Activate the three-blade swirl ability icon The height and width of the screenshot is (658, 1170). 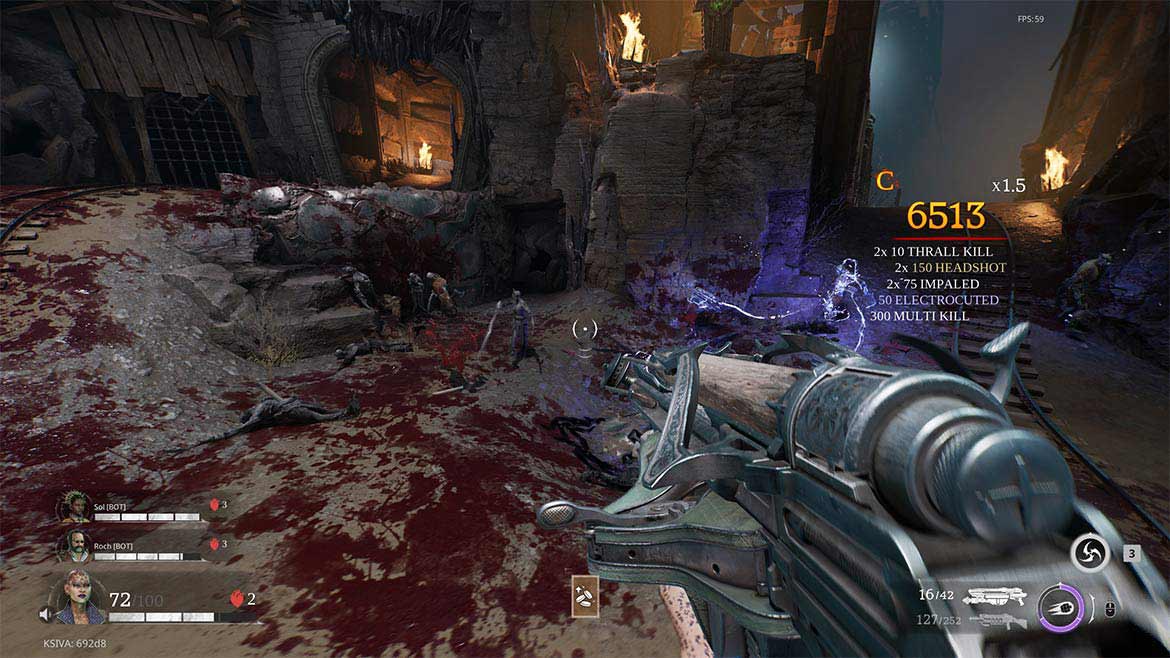(x=1089, y=553)
